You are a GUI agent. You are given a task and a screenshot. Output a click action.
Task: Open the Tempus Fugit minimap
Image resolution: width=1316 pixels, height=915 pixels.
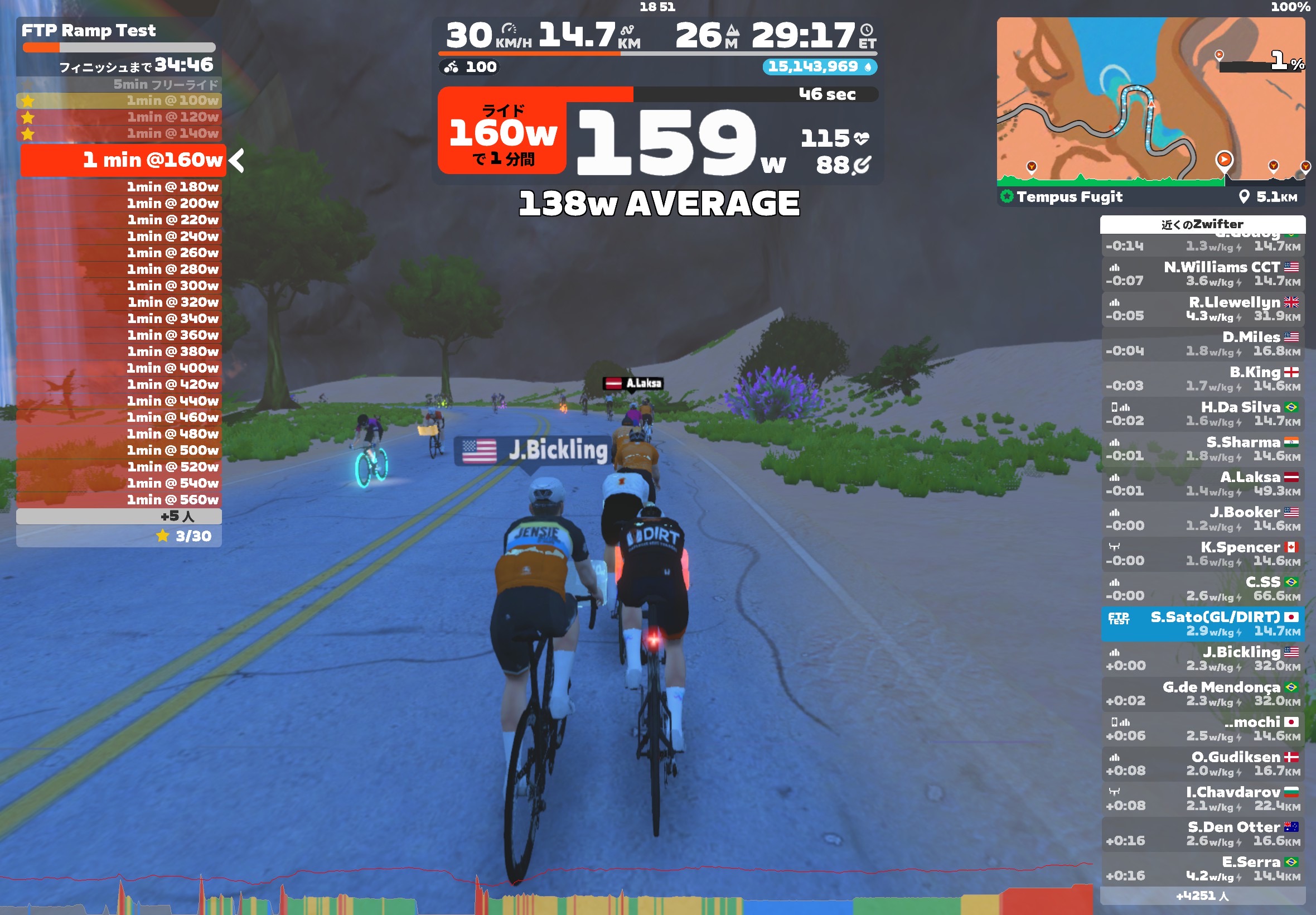[x=1150, y=102]
